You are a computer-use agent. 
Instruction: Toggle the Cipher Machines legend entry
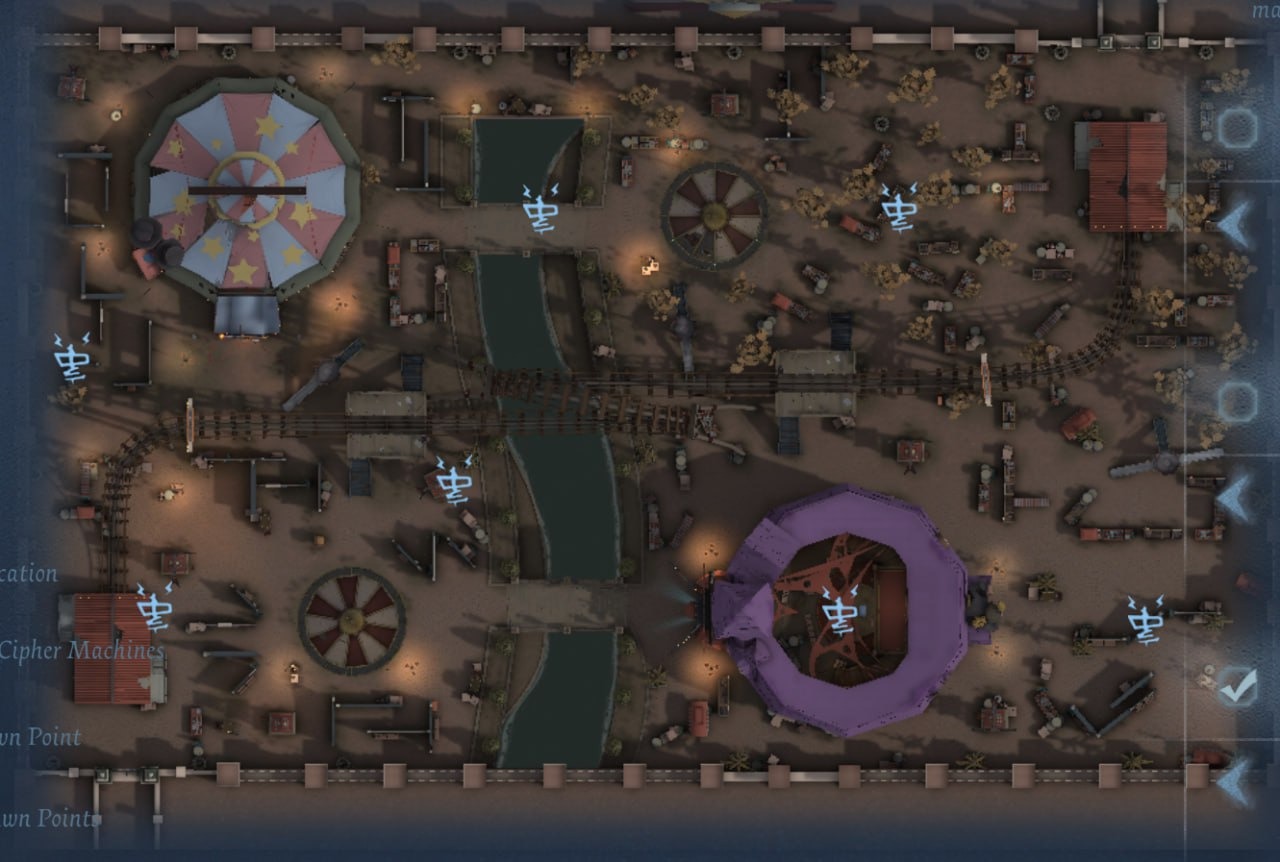[82, 650]
